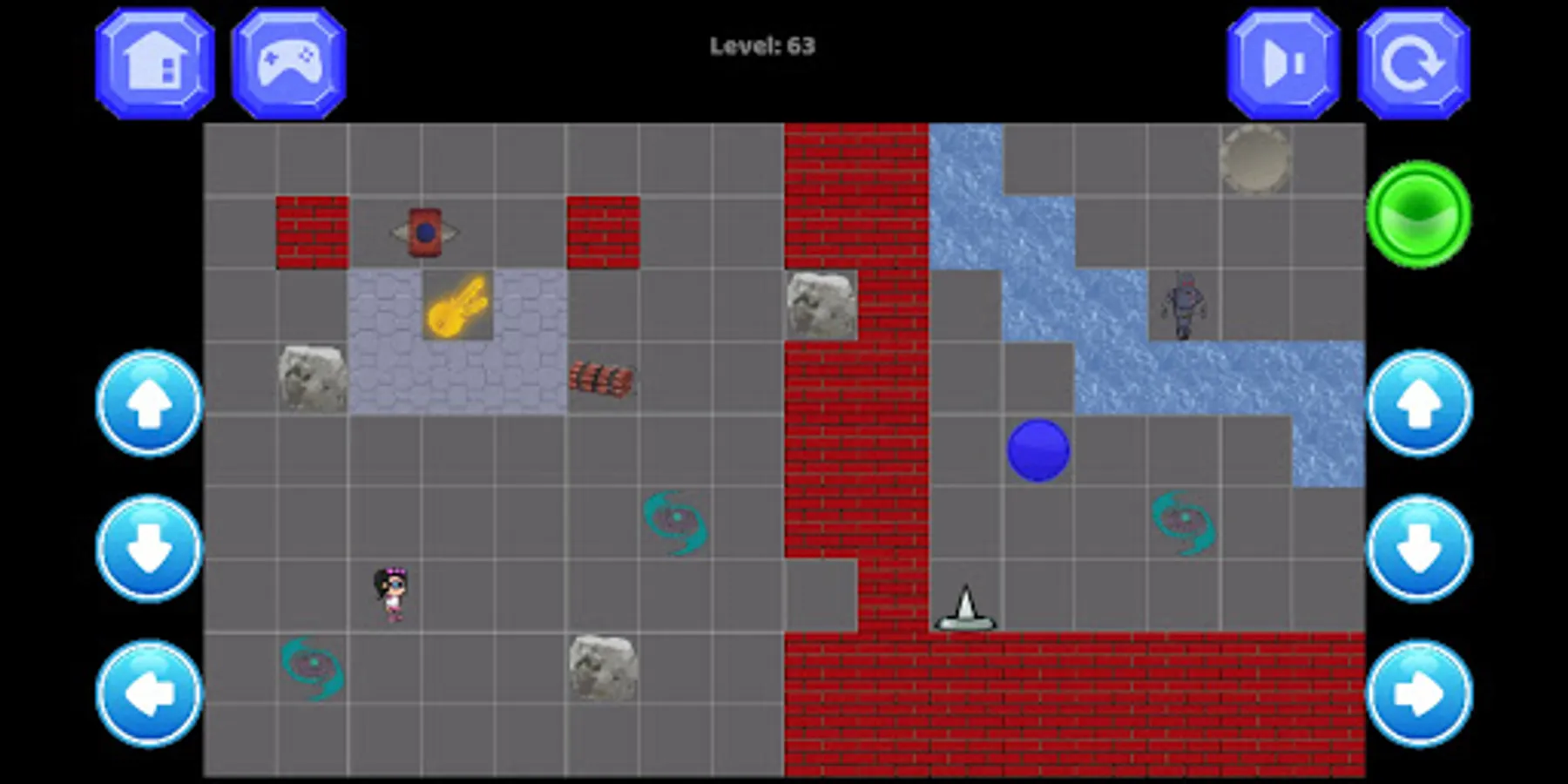Open the gamepad level menu

pos(289,61)
